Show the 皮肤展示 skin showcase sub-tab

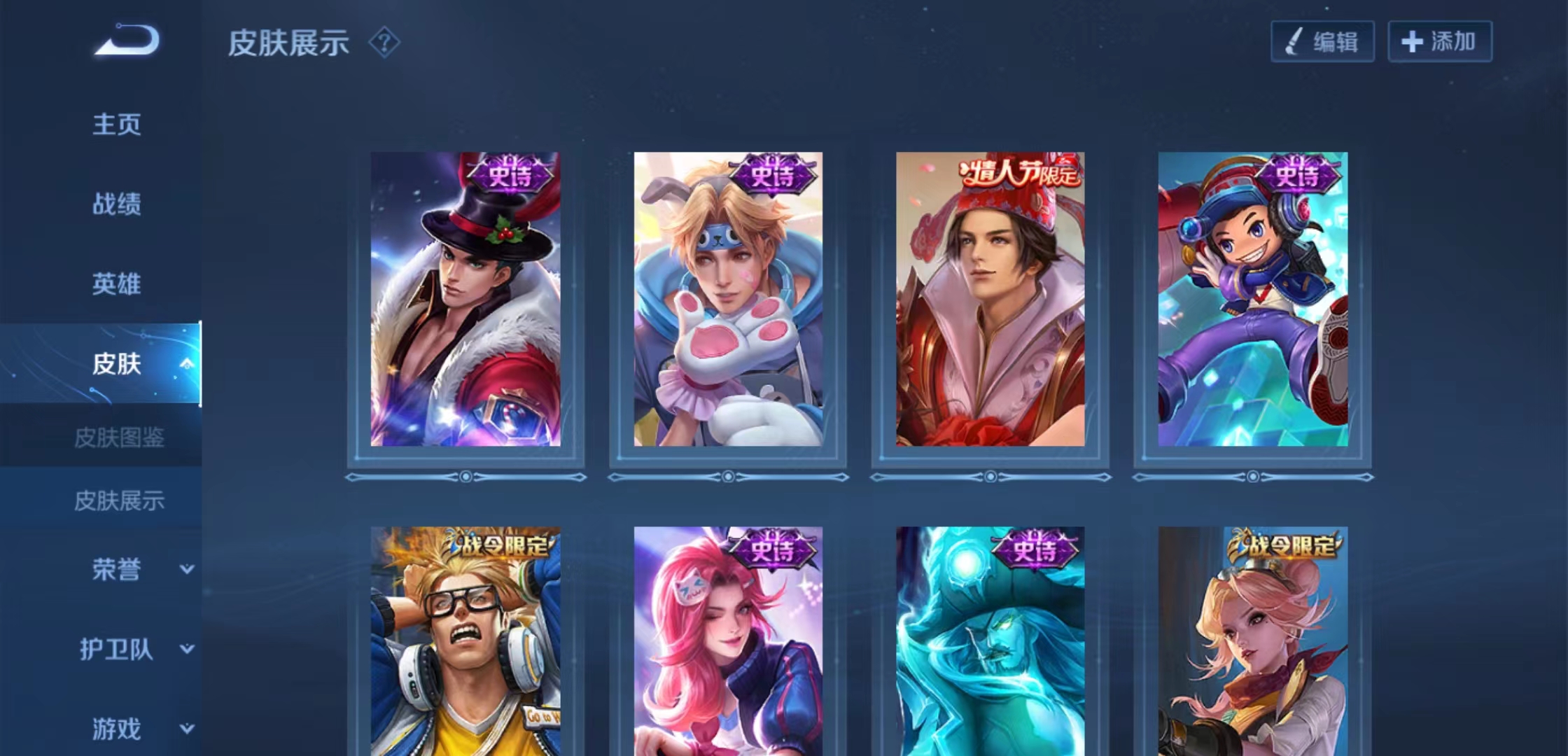click(x=119, y=500)
